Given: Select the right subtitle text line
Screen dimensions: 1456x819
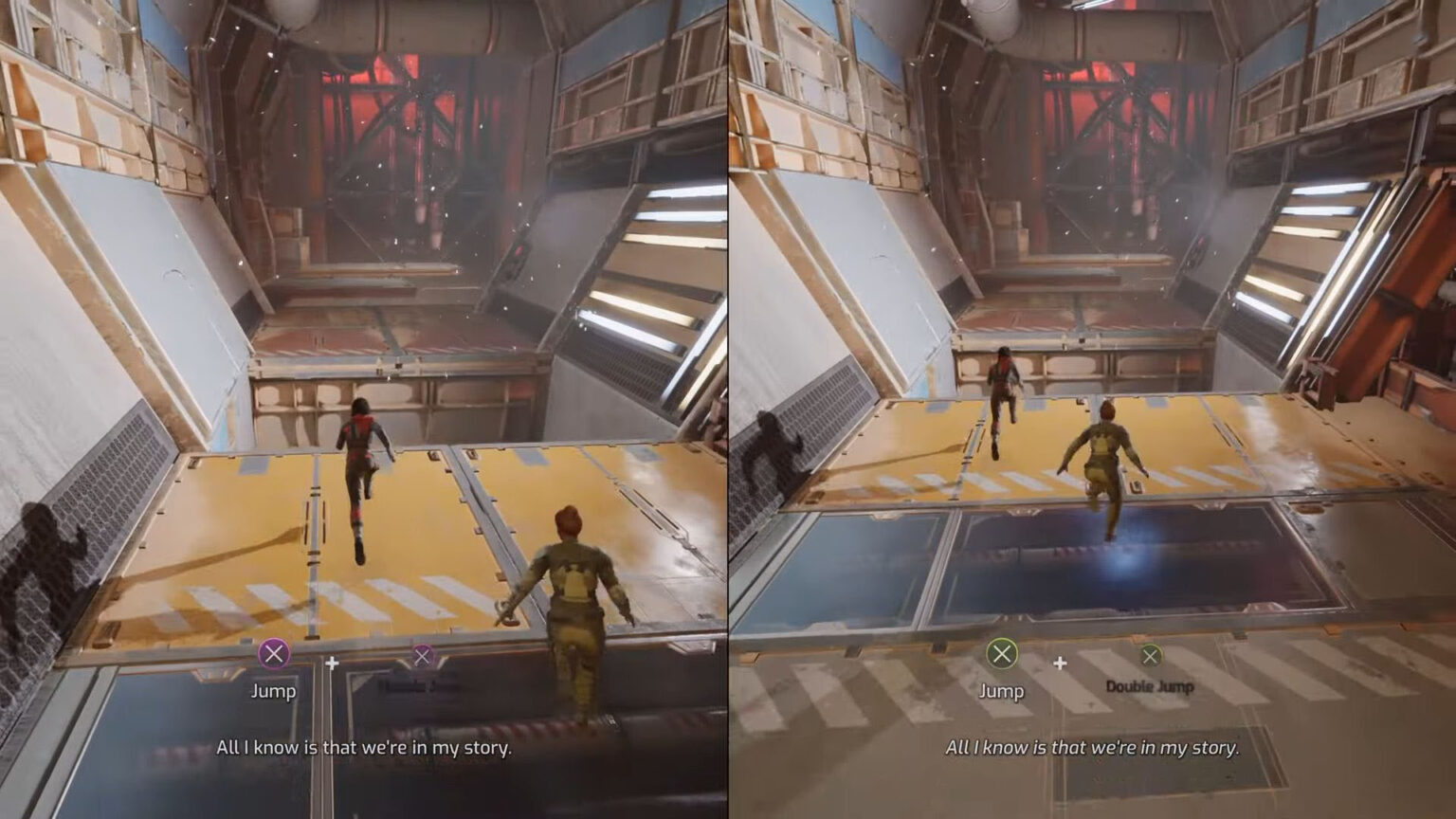Looking at the screenshot, I should point(1092,749).
